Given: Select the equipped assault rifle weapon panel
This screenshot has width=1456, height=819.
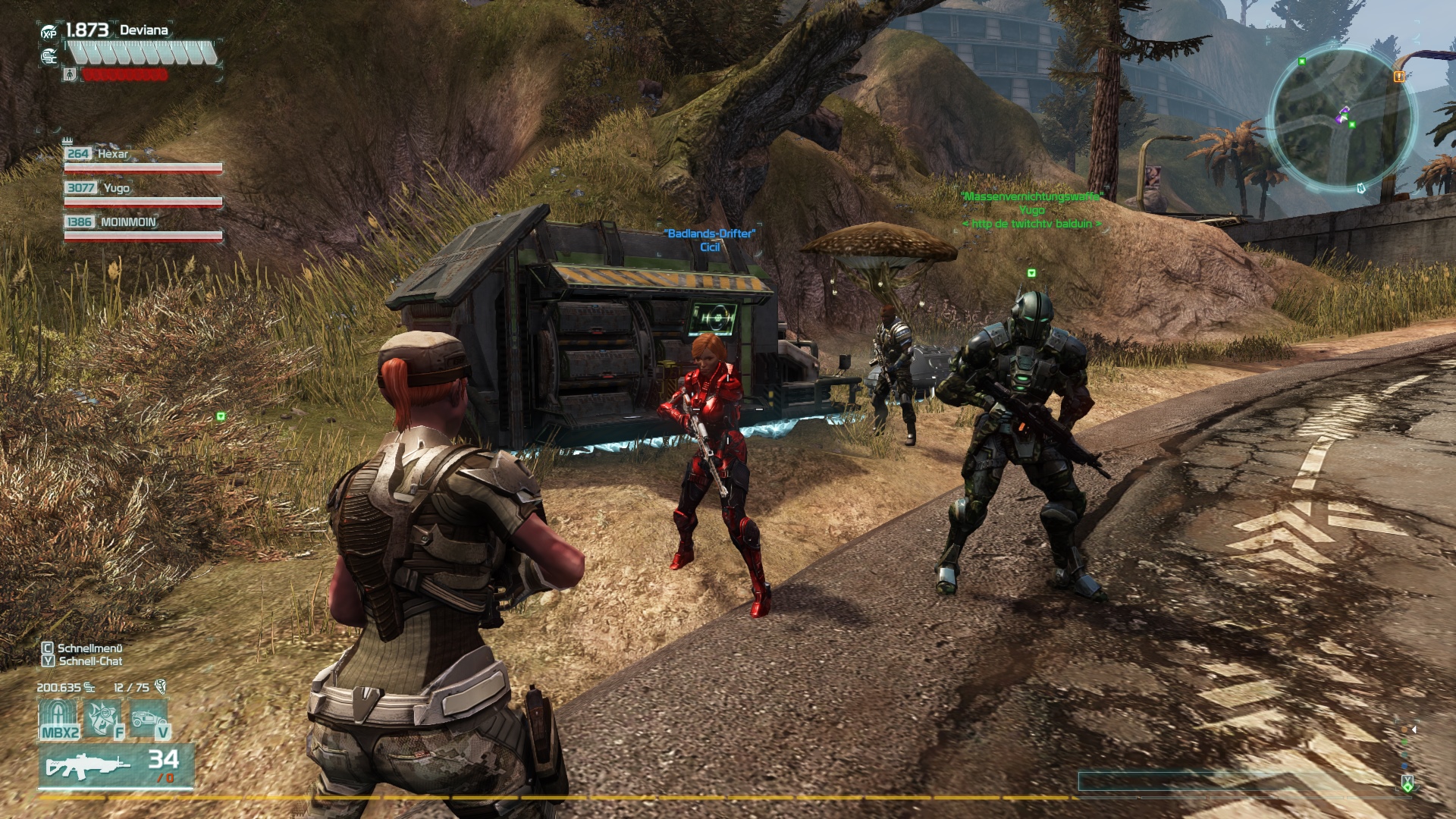Looking at the screenshot, I should click(x=116, y=766).
